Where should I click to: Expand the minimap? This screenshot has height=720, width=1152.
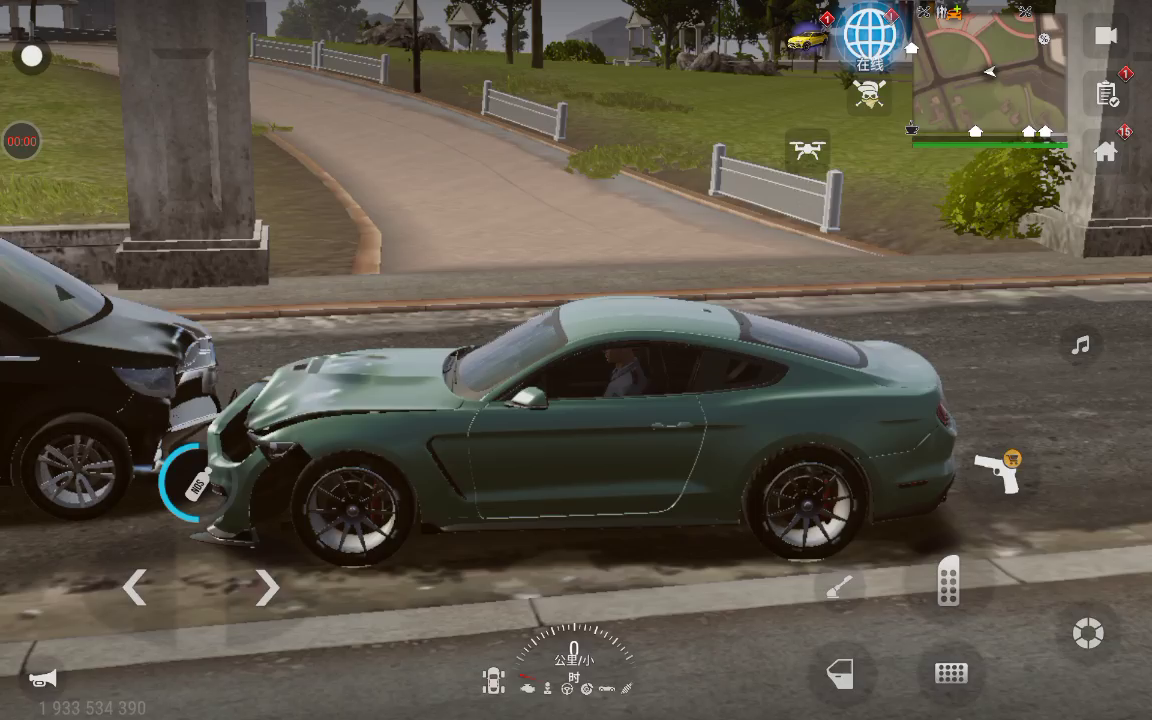[988, 75]
